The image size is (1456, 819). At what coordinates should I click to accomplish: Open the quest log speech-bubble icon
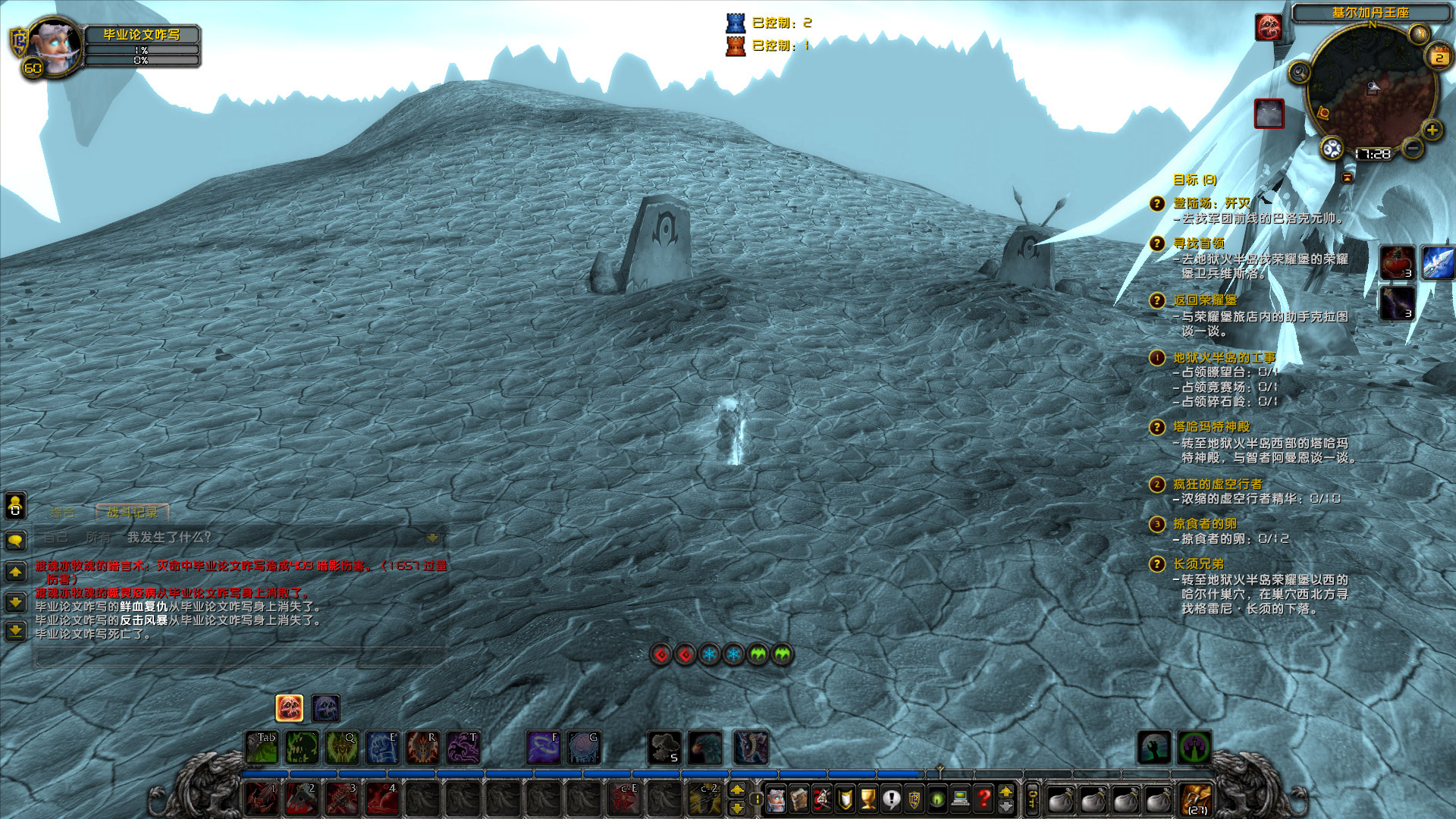point(890,800)
